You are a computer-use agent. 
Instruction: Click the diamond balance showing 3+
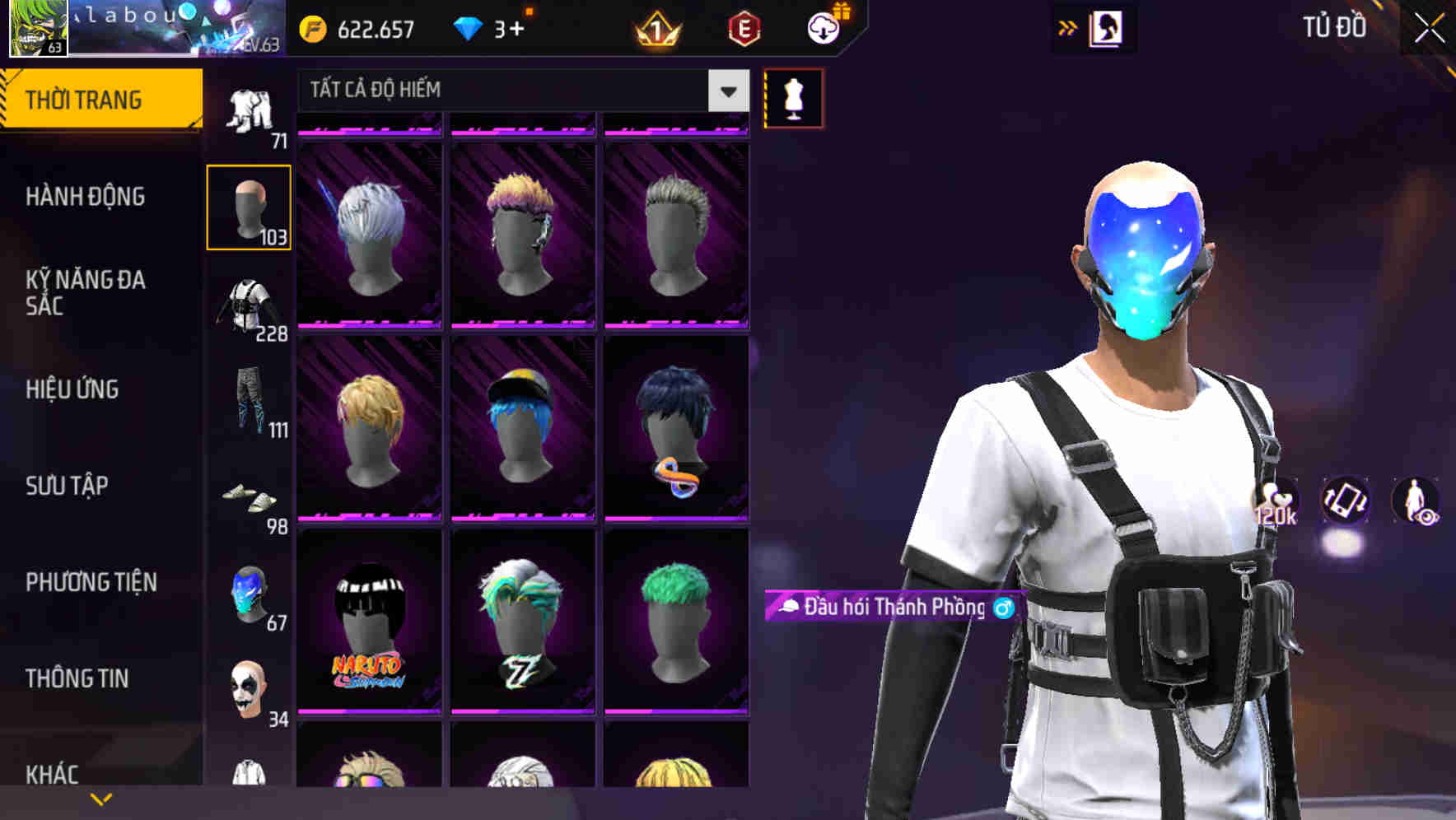coord(492,27)
